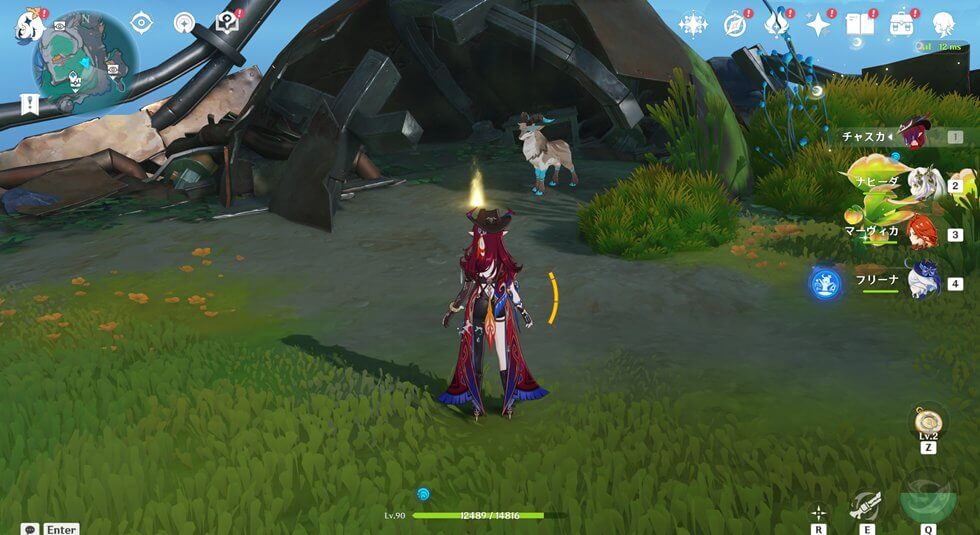Open the backpack inventory icon
The height and width of the screenshot is (535, 980).
point(901,24)
